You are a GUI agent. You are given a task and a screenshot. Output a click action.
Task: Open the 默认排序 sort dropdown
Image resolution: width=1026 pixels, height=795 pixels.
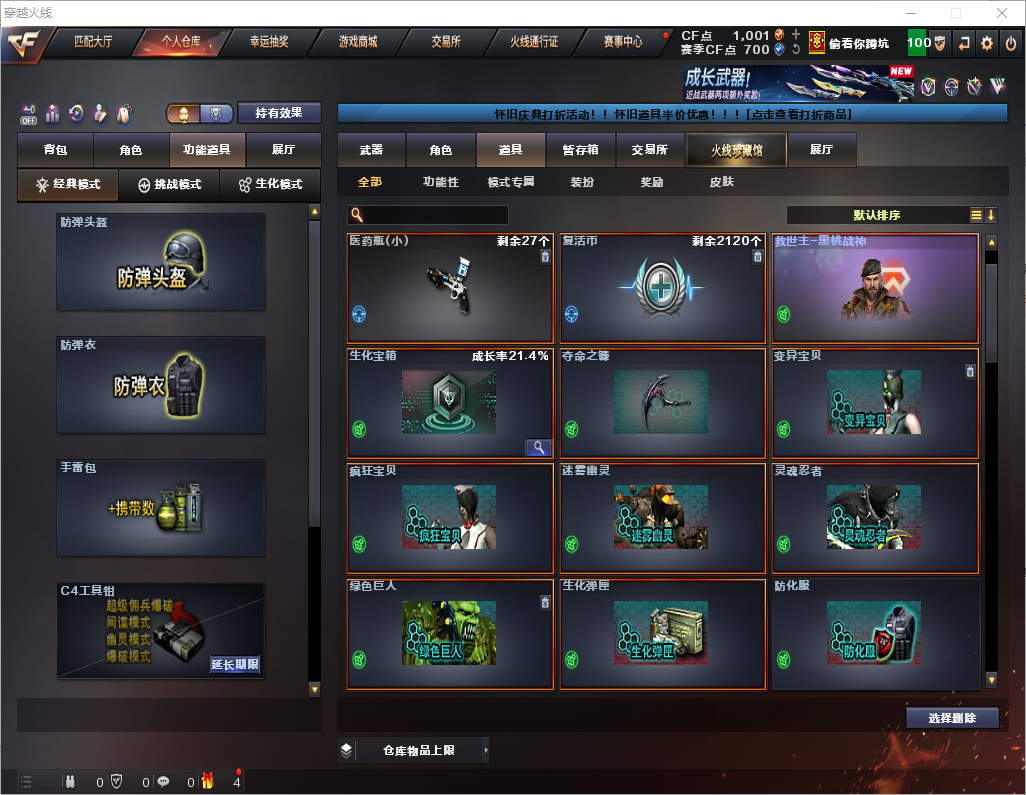point(876,215)
